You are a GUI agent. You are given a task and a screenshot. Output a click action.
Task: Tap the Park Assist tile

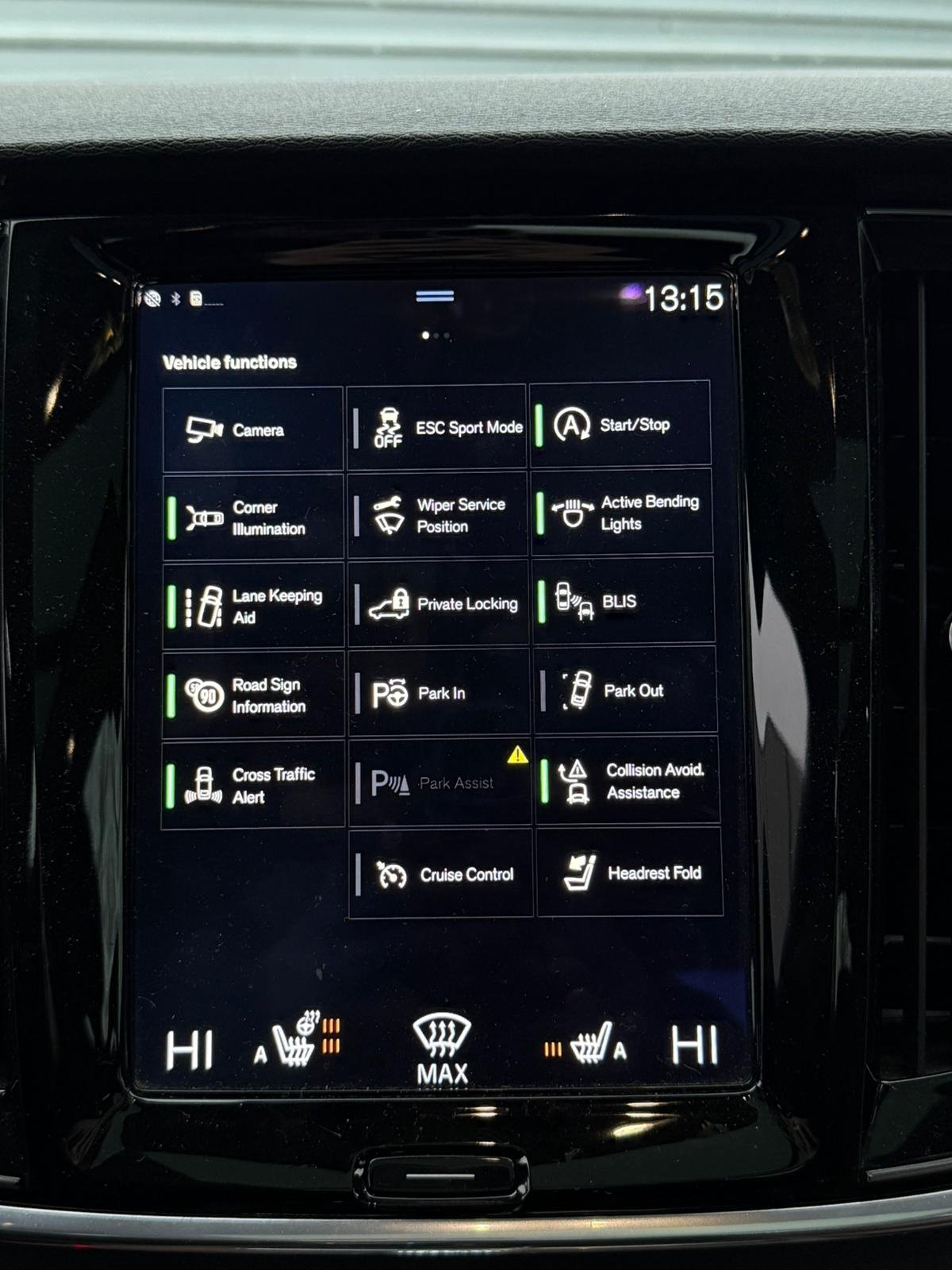tap(440, 783)
